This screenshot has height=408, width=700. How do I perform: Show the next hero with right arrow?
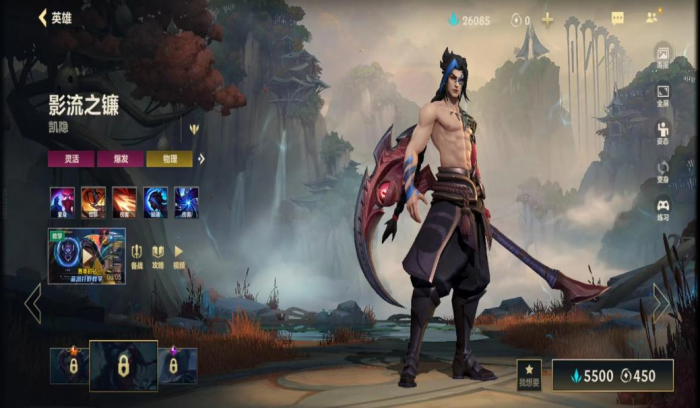[662, 303]
